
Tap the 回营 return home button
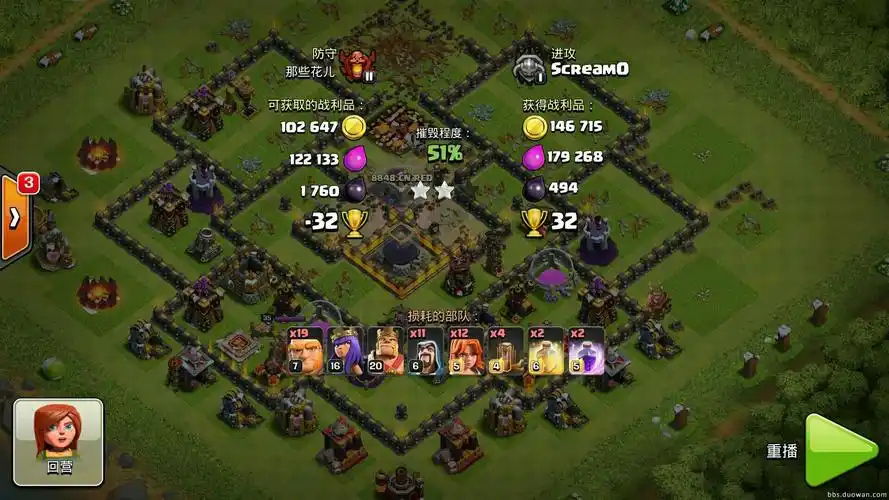58,441
